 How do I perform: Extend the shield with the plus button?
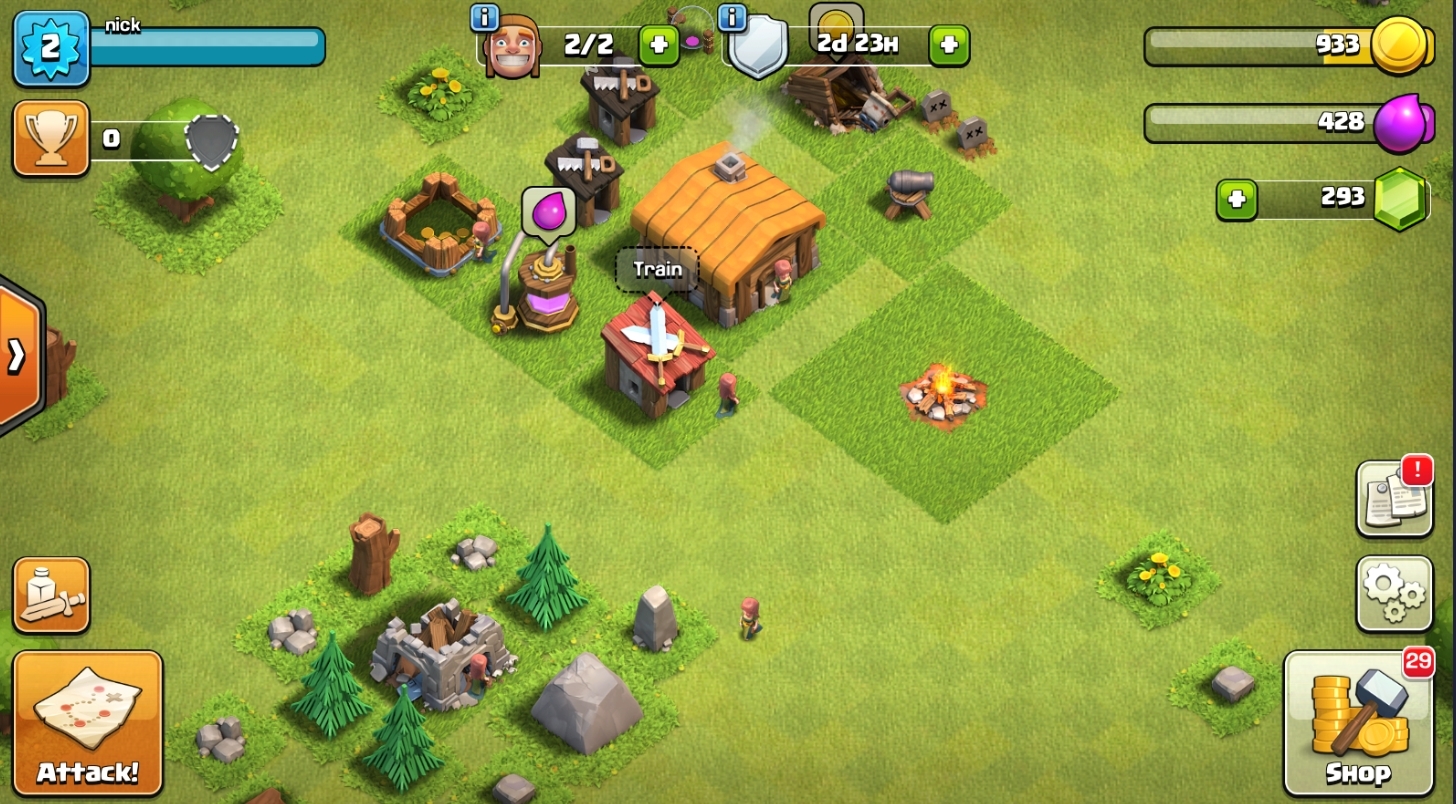point(948,45)
